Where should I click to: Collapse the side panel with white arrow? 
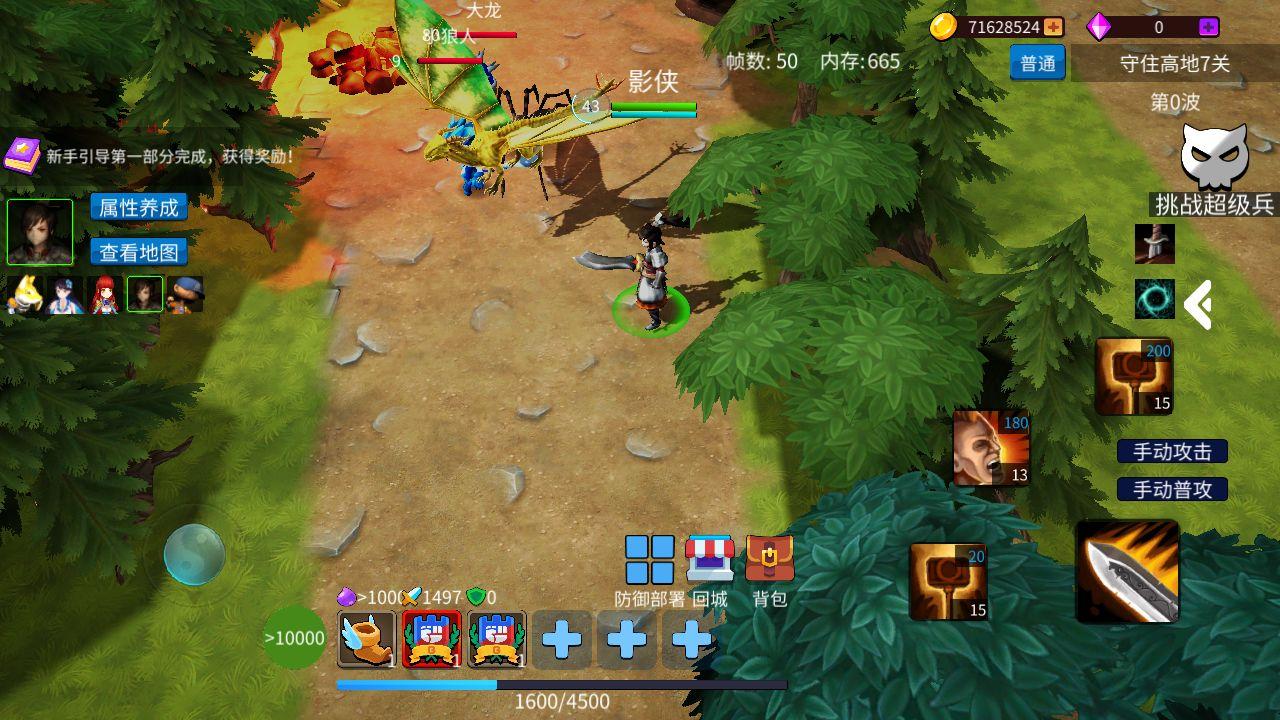1198,304
